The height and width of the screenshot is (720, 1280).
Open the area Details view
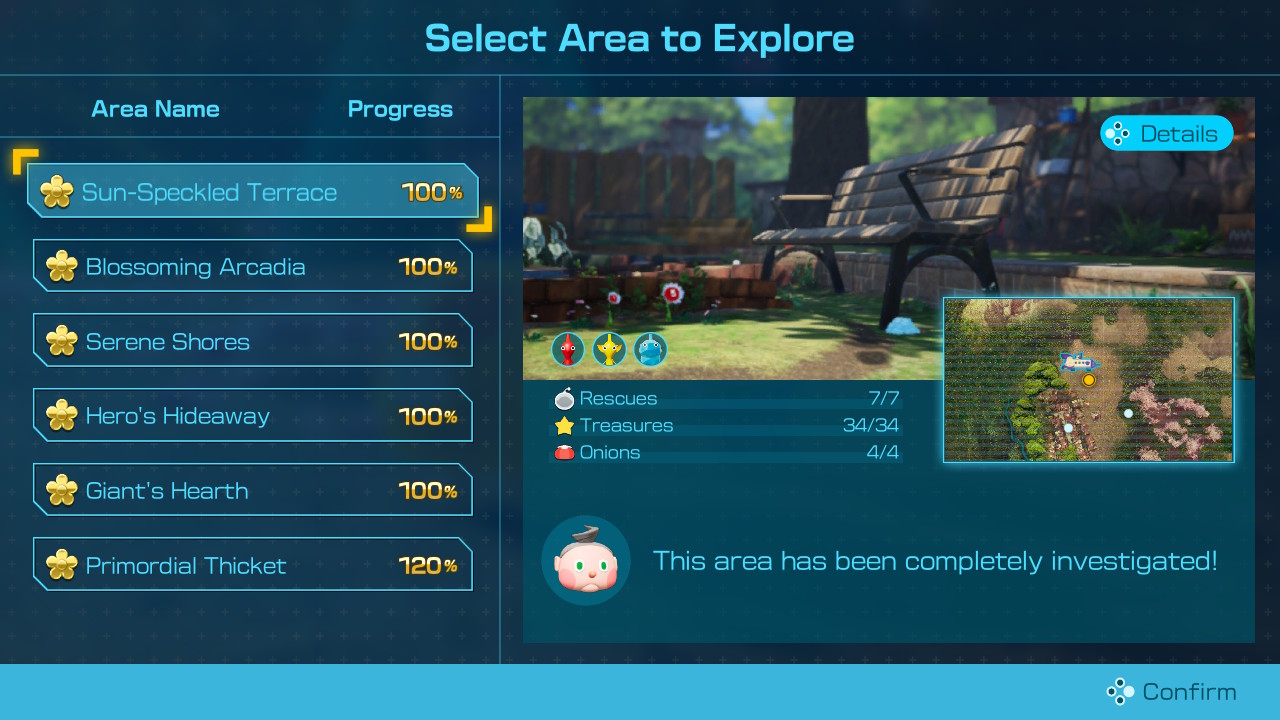(1166, 134)
